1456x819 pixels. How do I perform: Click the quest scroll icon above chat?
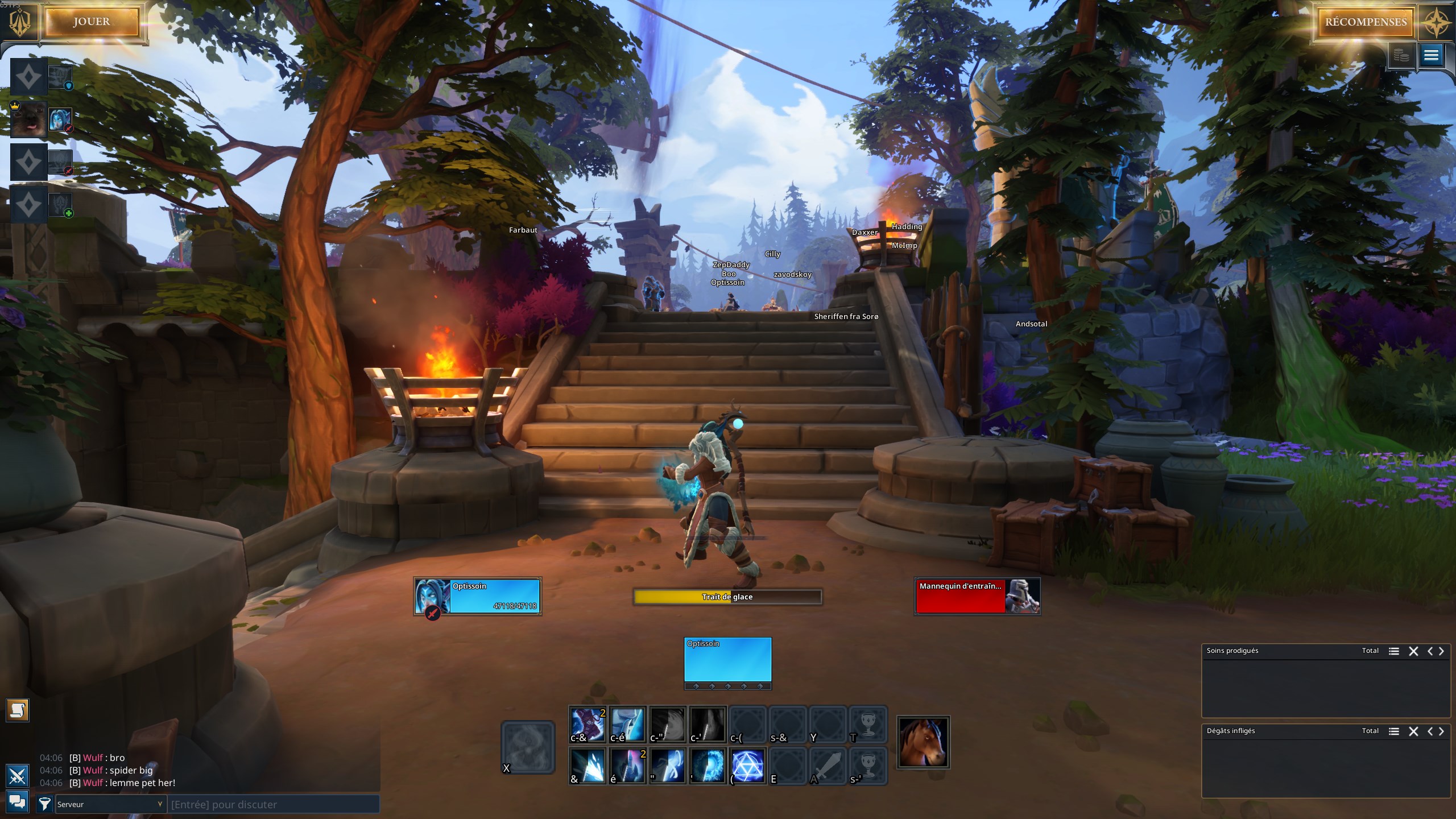tap(18, 710)
